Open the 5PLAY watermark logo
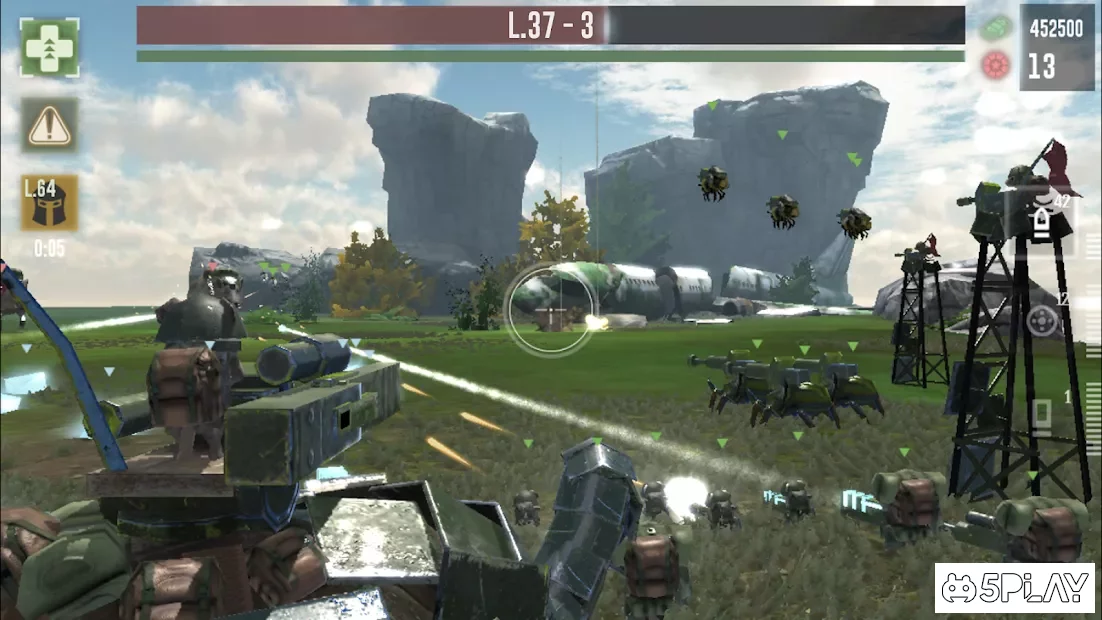Viewport: 1102px width, 620px height. 1014,589
